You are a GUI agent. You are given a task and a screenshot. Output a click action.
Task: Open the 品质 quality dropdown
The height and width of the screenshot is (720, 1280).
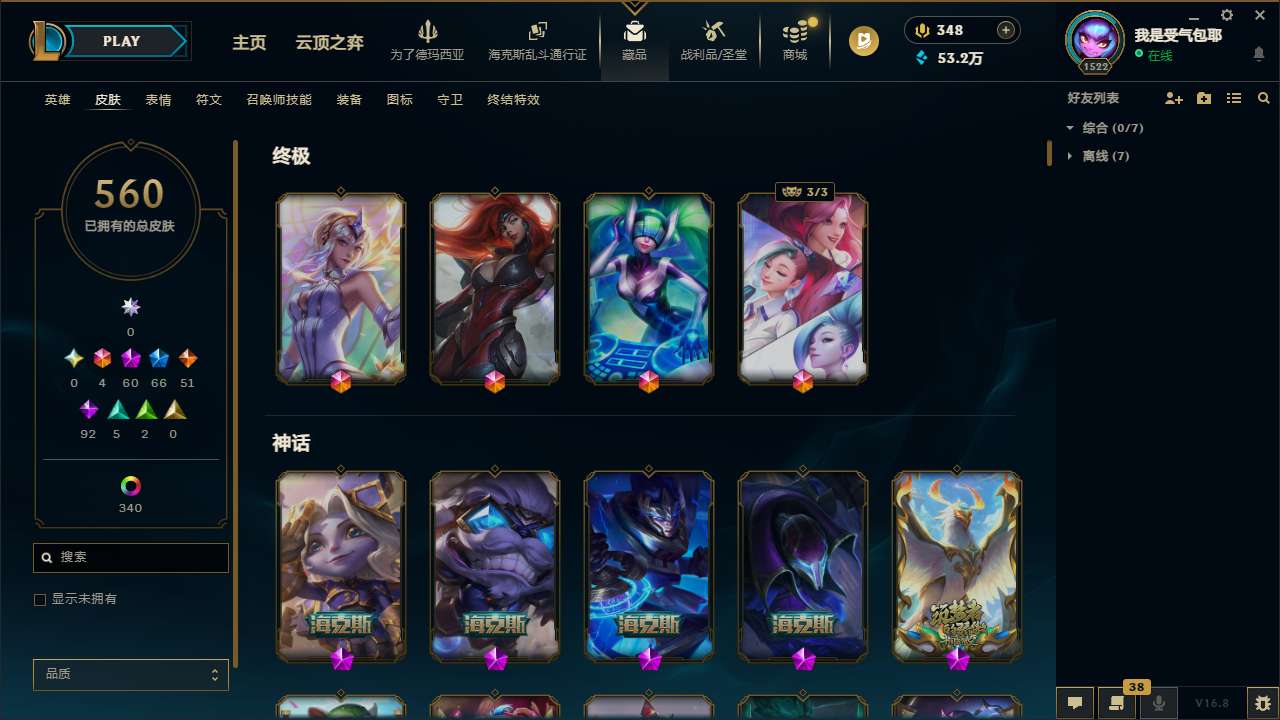tap(130, 674)
